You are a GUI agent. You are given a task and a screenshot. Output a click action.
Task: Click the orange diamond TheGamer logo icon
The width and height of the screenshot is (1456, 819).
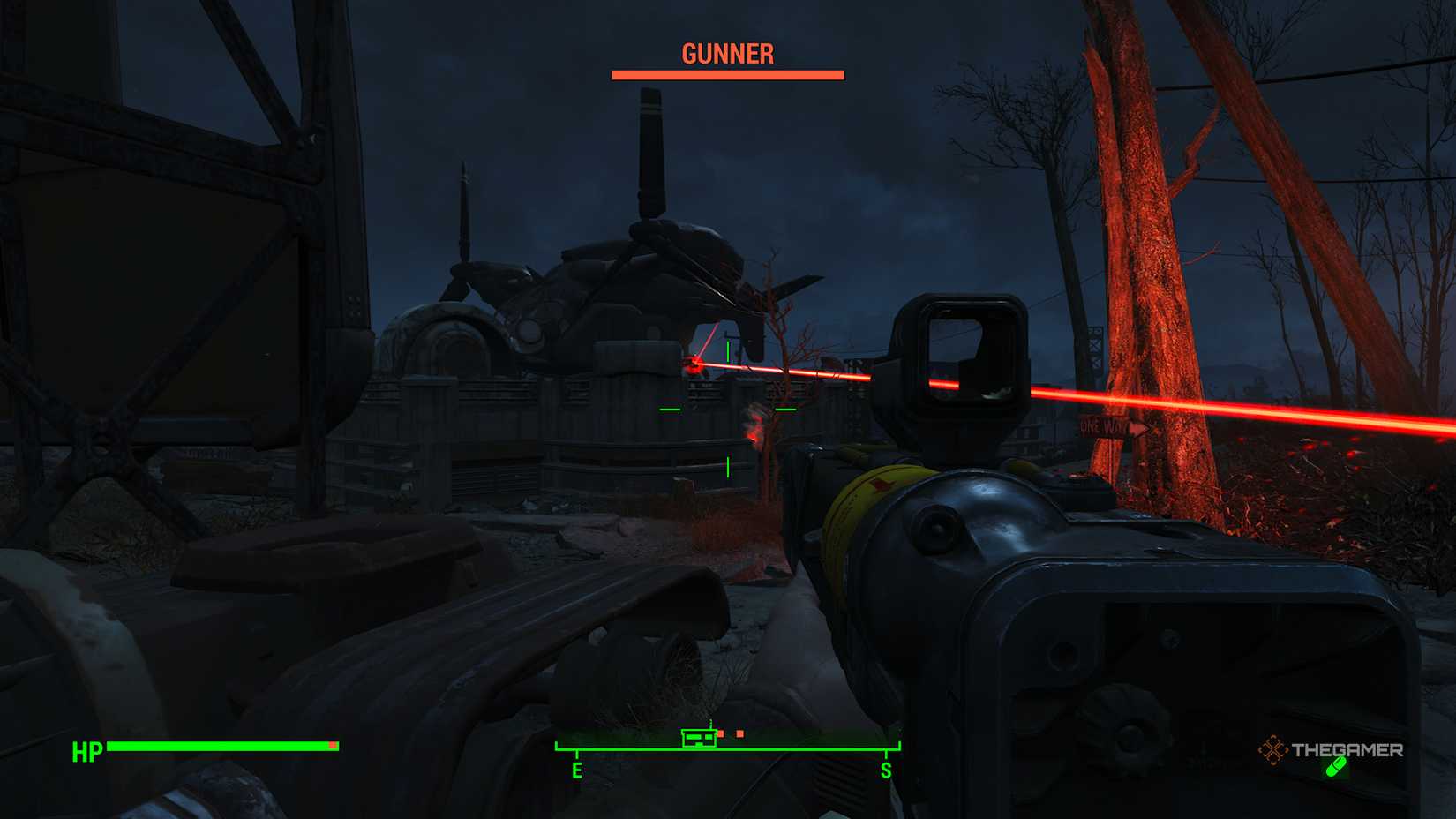point(1273,748)
